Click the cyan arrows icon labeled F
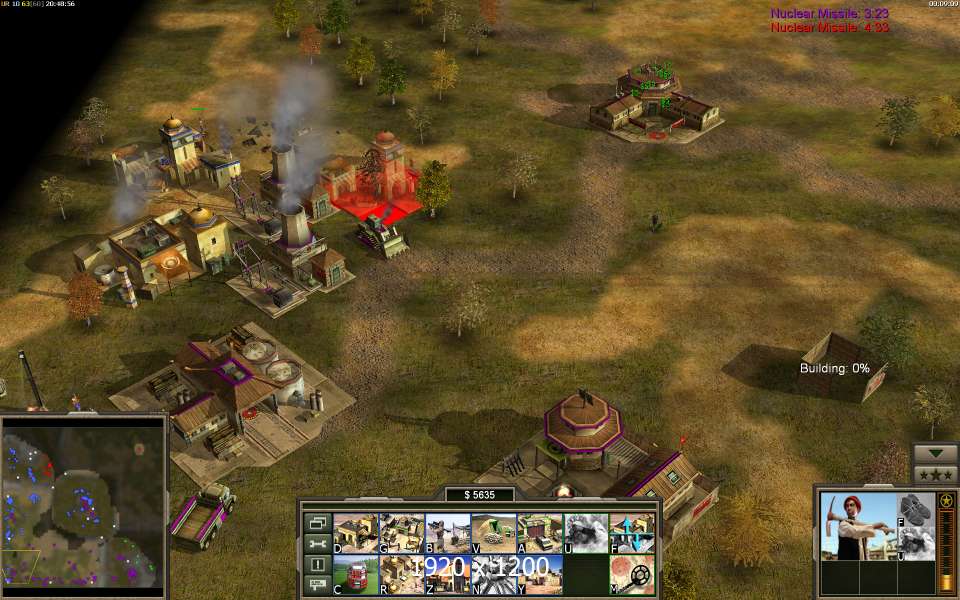 [x=632, y=534]
